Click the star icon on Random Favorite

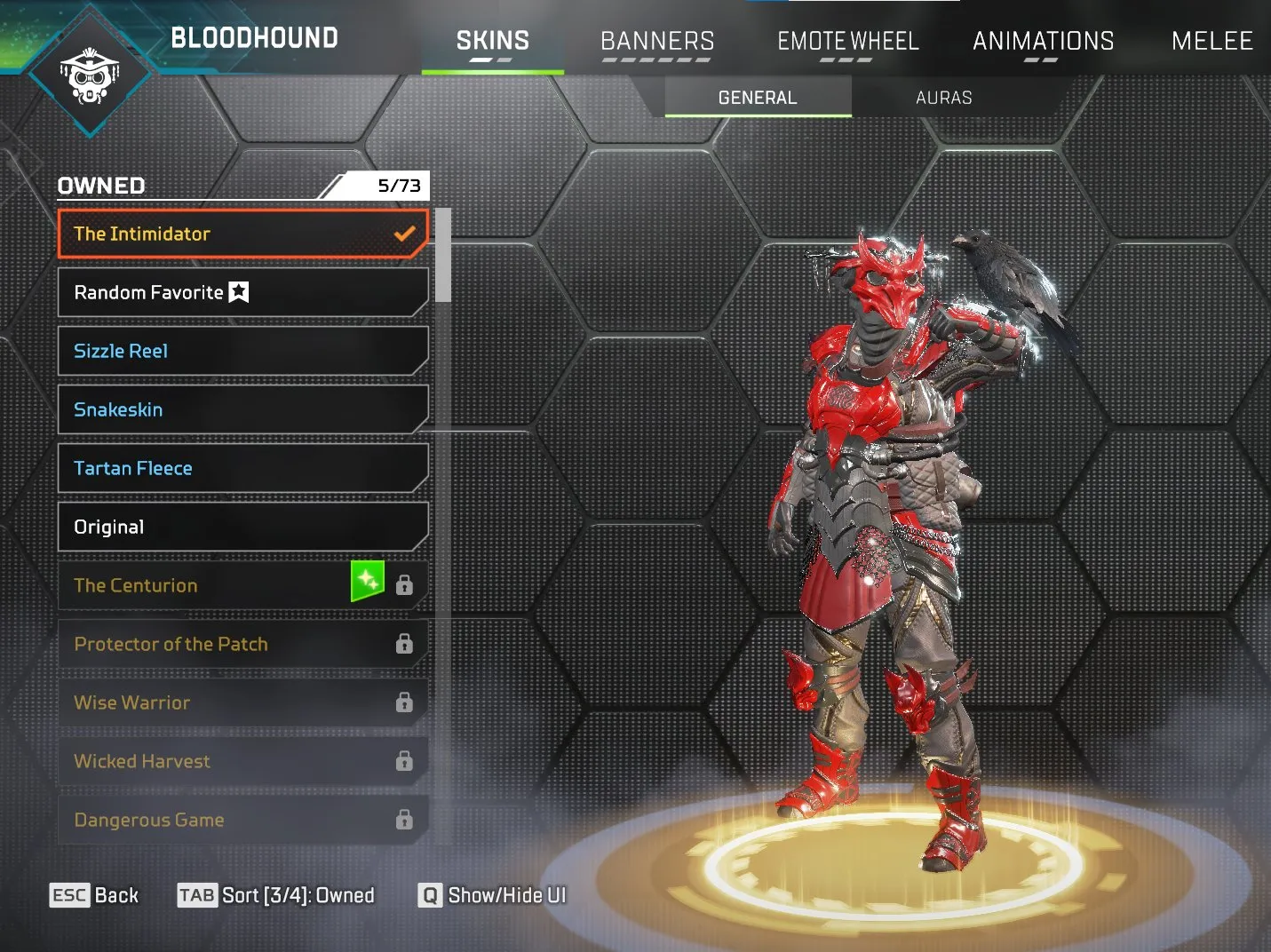237,291
